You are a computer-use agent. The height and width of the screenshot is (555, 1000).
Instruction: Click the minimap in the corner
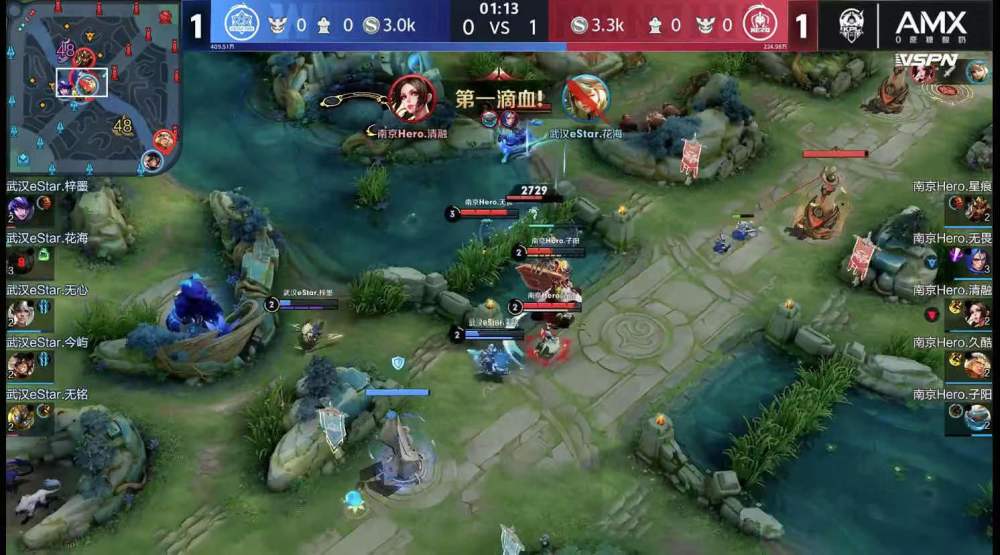pyautogui.click(x=88, y=88)
